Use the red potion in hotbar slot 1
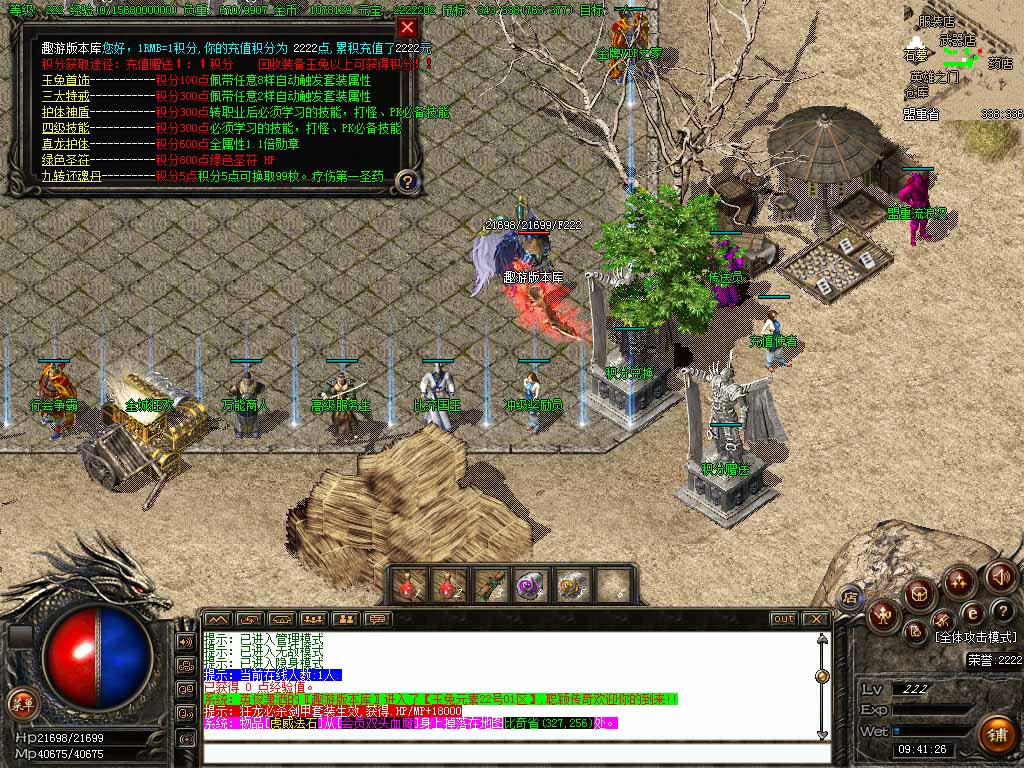 [x=410, y=585]
